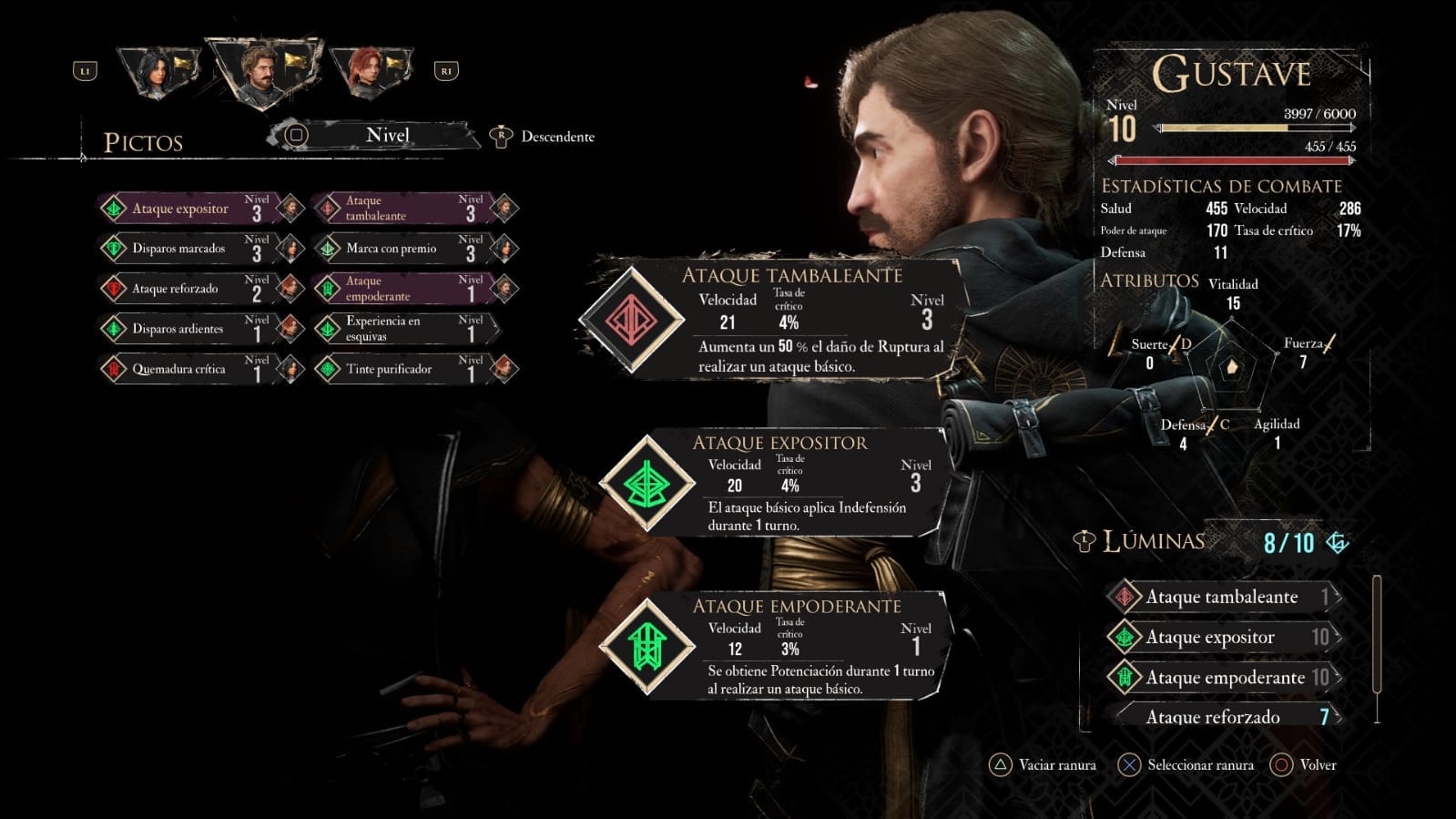The width and height of the screenshot is (1456, 819).
Task: Select Gustave's portrait tab
Action: click(x=262, y=71)
